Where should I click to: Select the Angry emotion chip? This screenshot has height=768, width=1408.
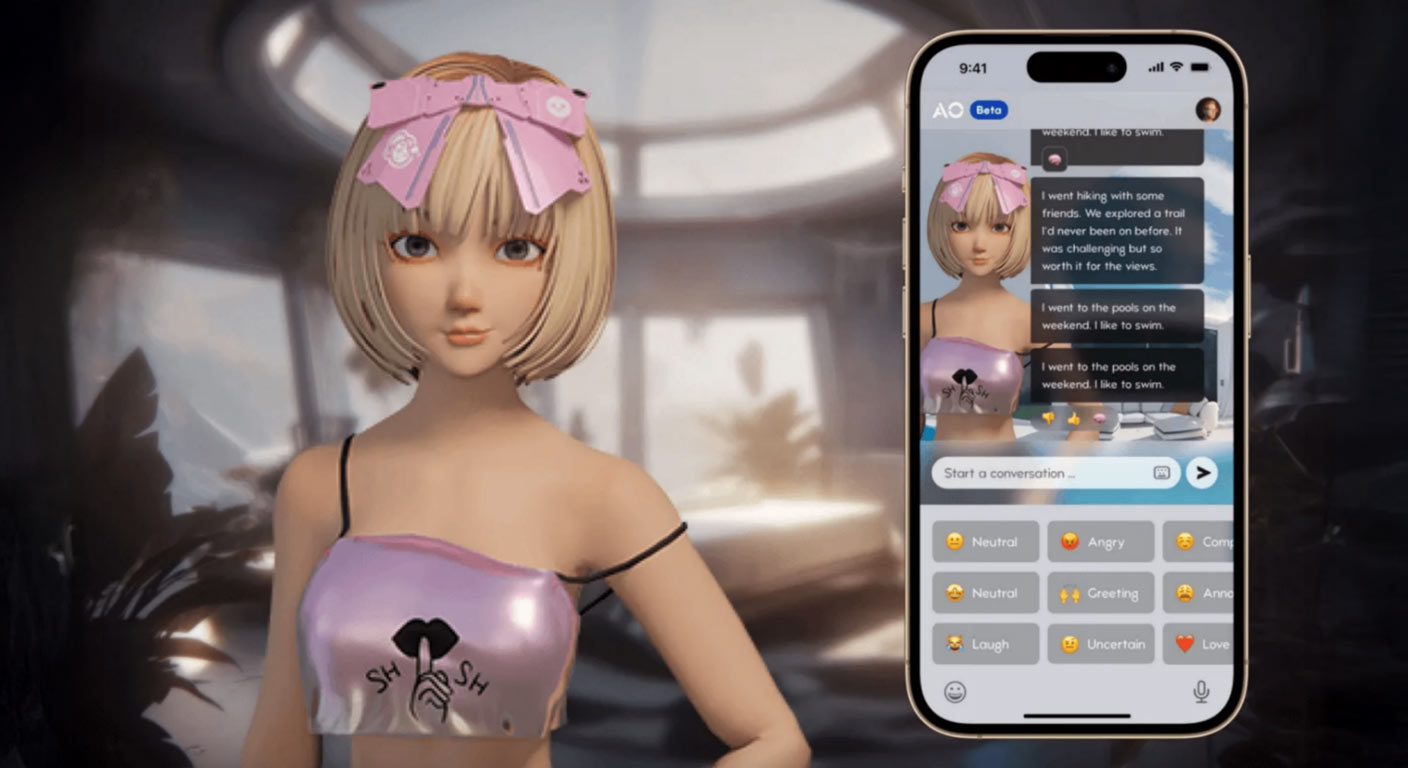(x=1100, y=541)
